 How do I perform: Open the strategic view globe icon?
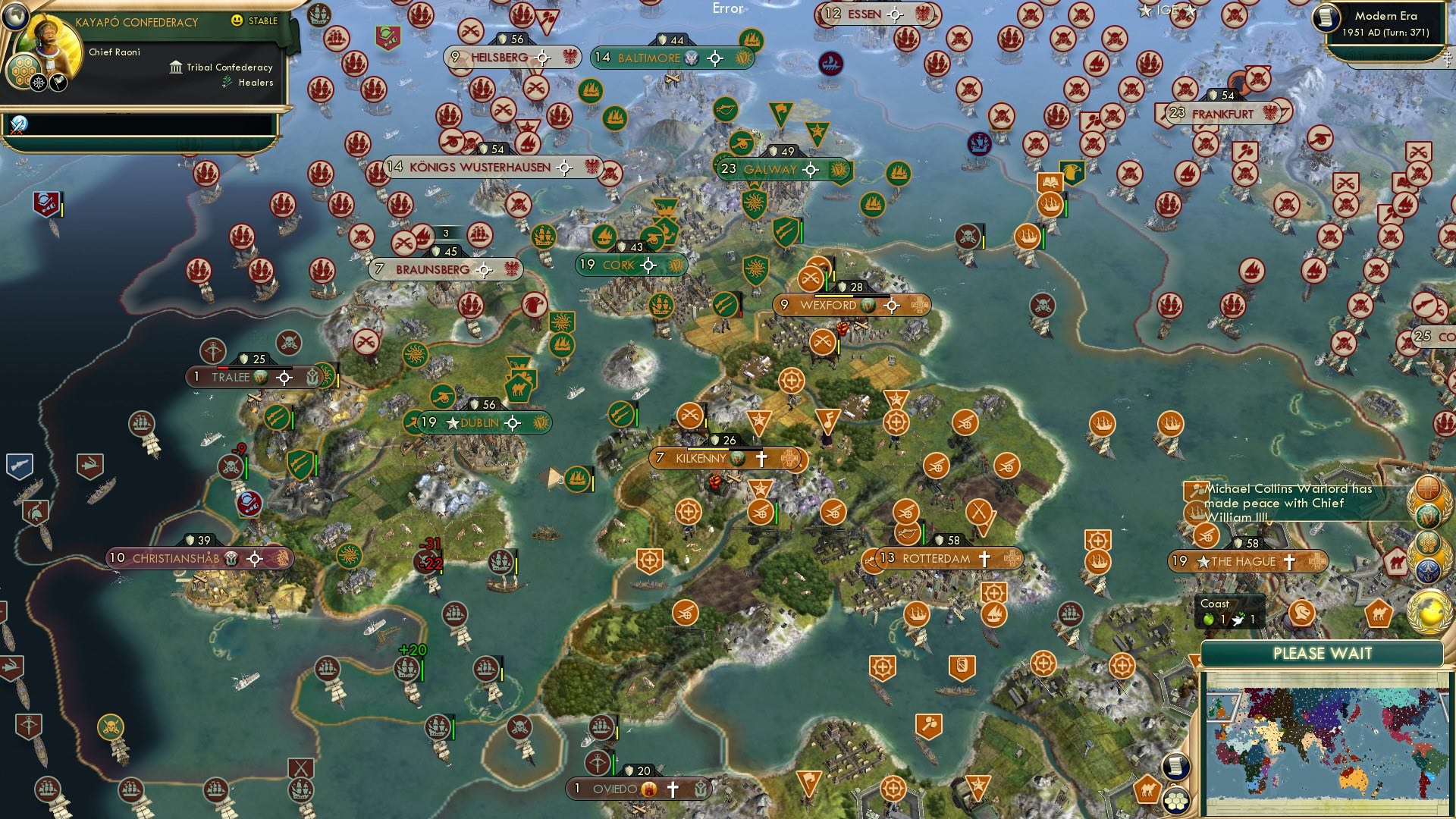click(x=15, y=16)
